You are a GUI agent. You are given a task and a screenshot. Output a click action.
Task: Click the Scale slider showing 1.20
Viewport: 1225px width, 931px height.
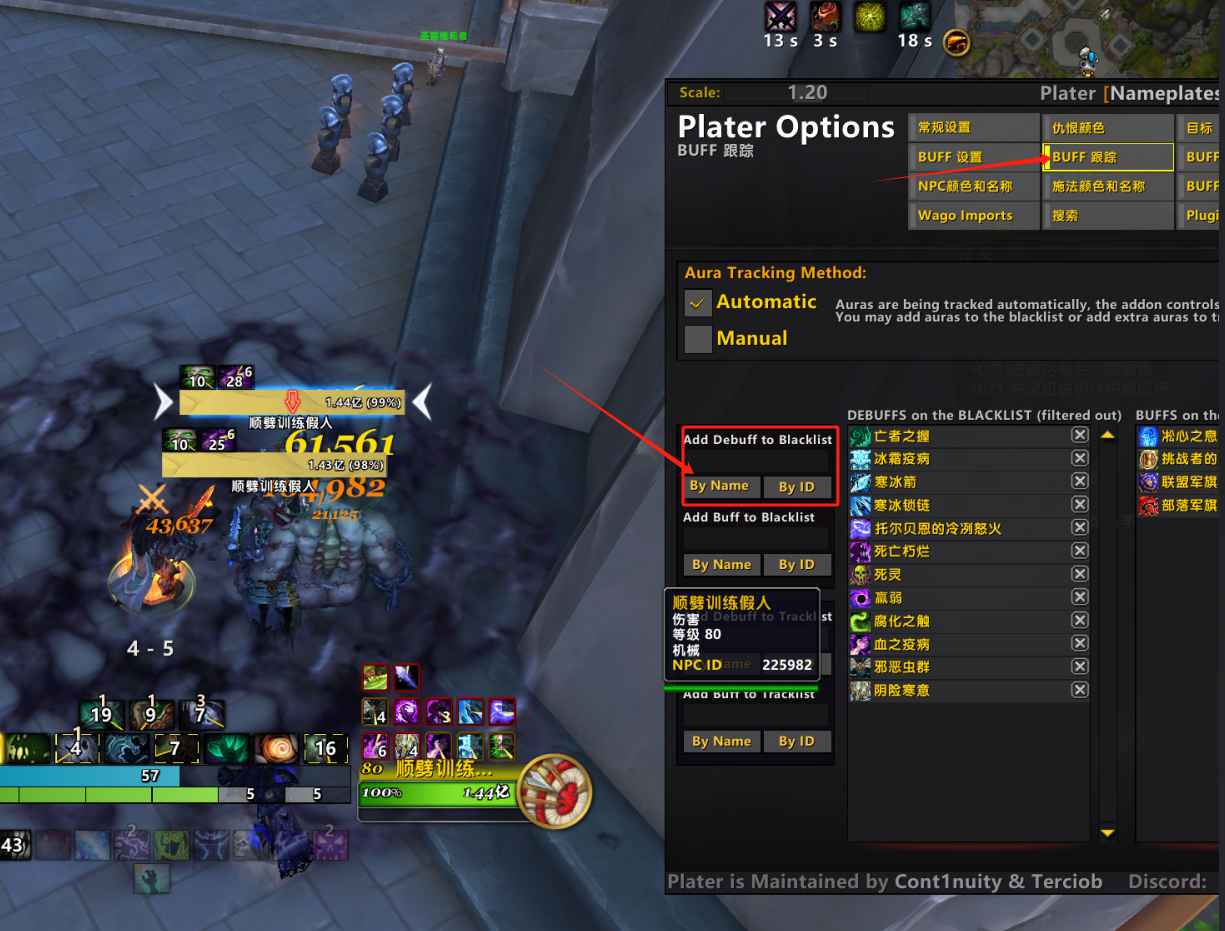pyautogui.click(x=808, y=93)
